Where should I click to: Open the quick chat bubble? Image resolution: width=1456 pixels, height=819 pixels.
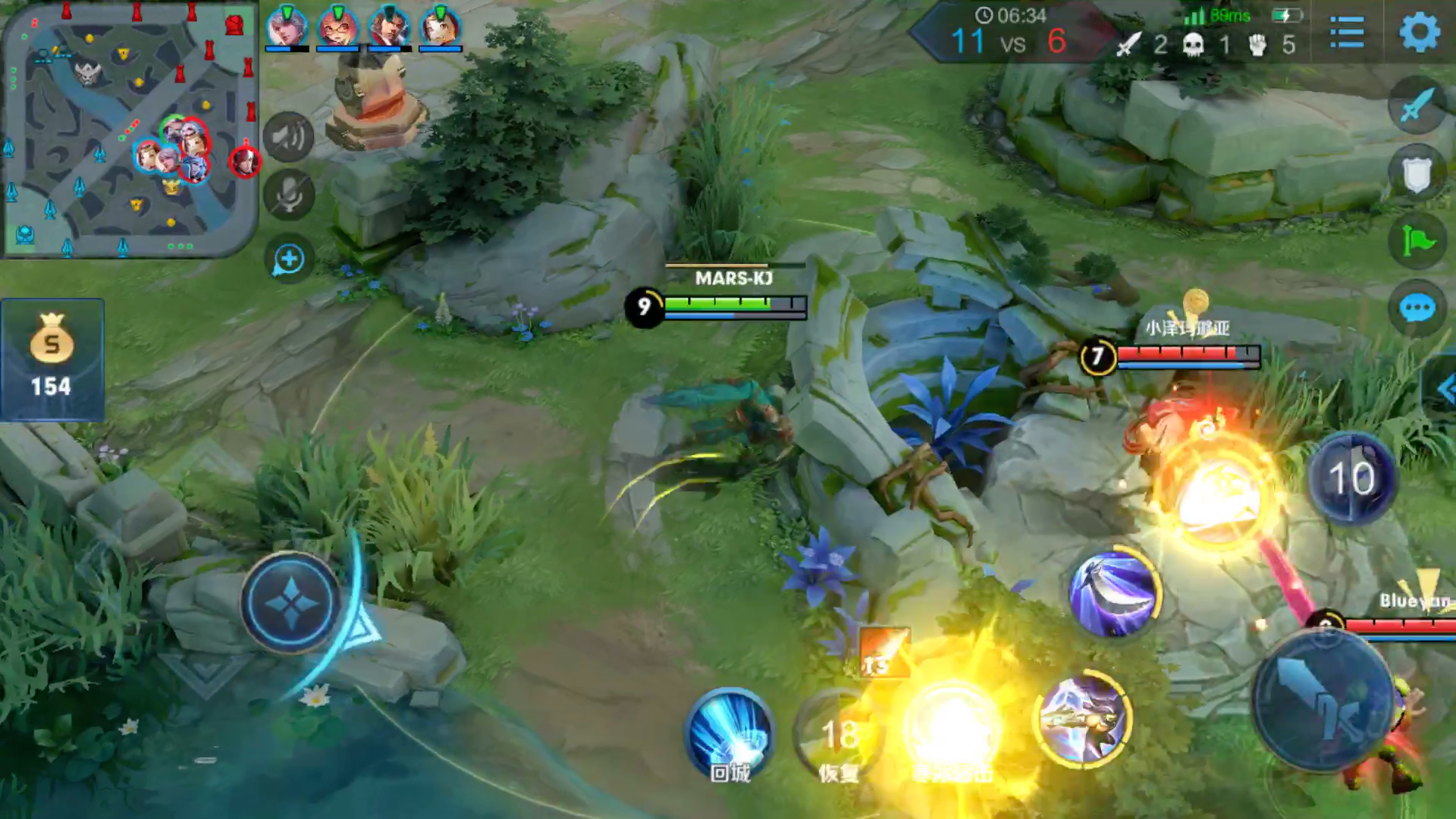point(1417,309)
